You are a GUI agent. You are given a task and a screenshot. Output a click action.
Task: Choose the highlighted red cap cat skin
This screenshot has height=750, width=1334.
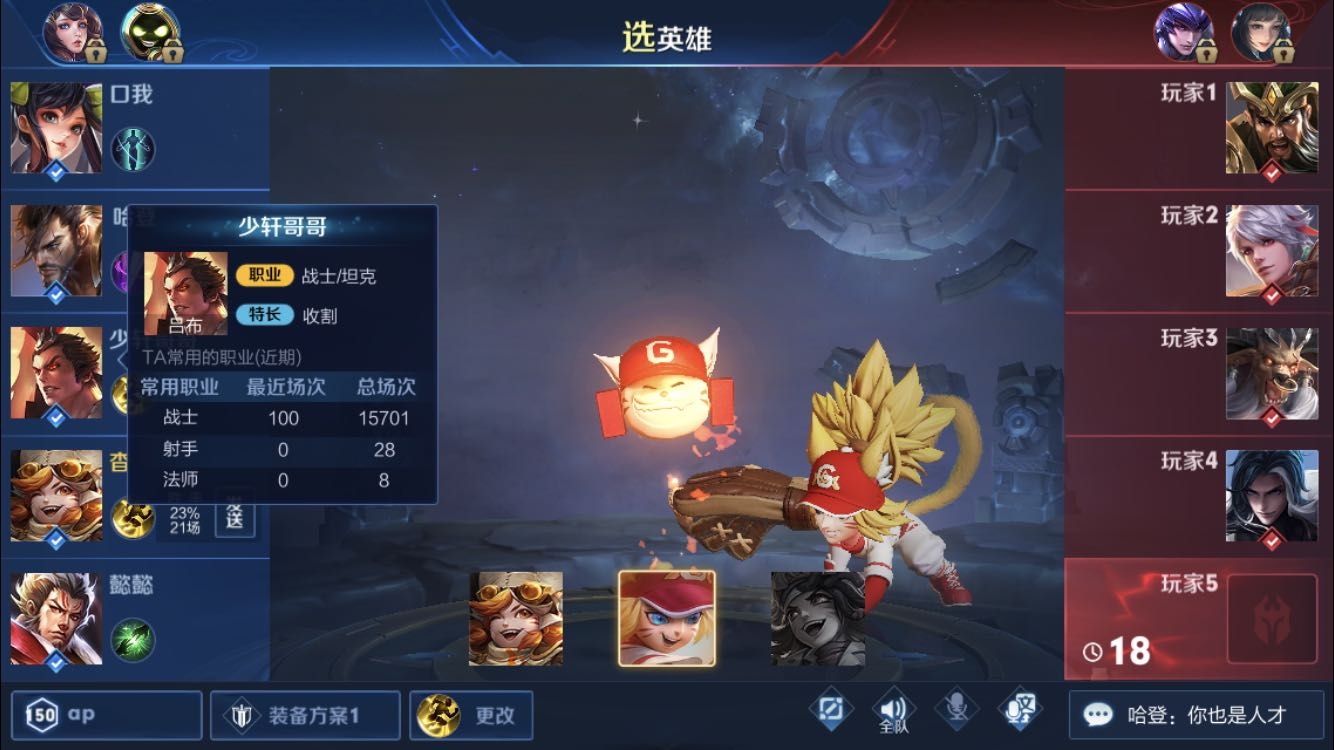pyautogui.click(x=667, y=618)
